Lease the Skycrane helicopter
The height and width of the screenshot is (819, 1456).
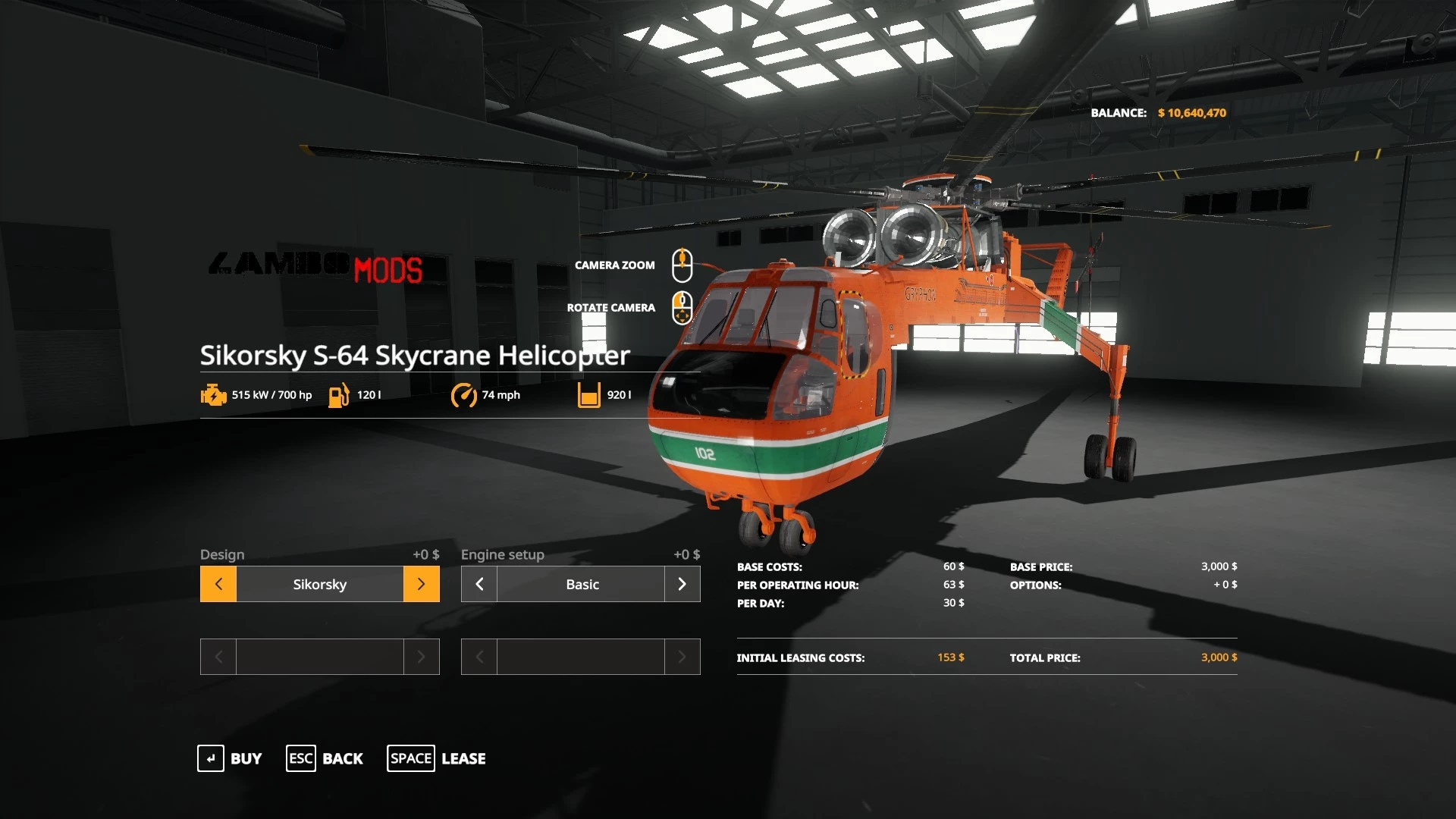pyautogui.click(x=437, y=758)
